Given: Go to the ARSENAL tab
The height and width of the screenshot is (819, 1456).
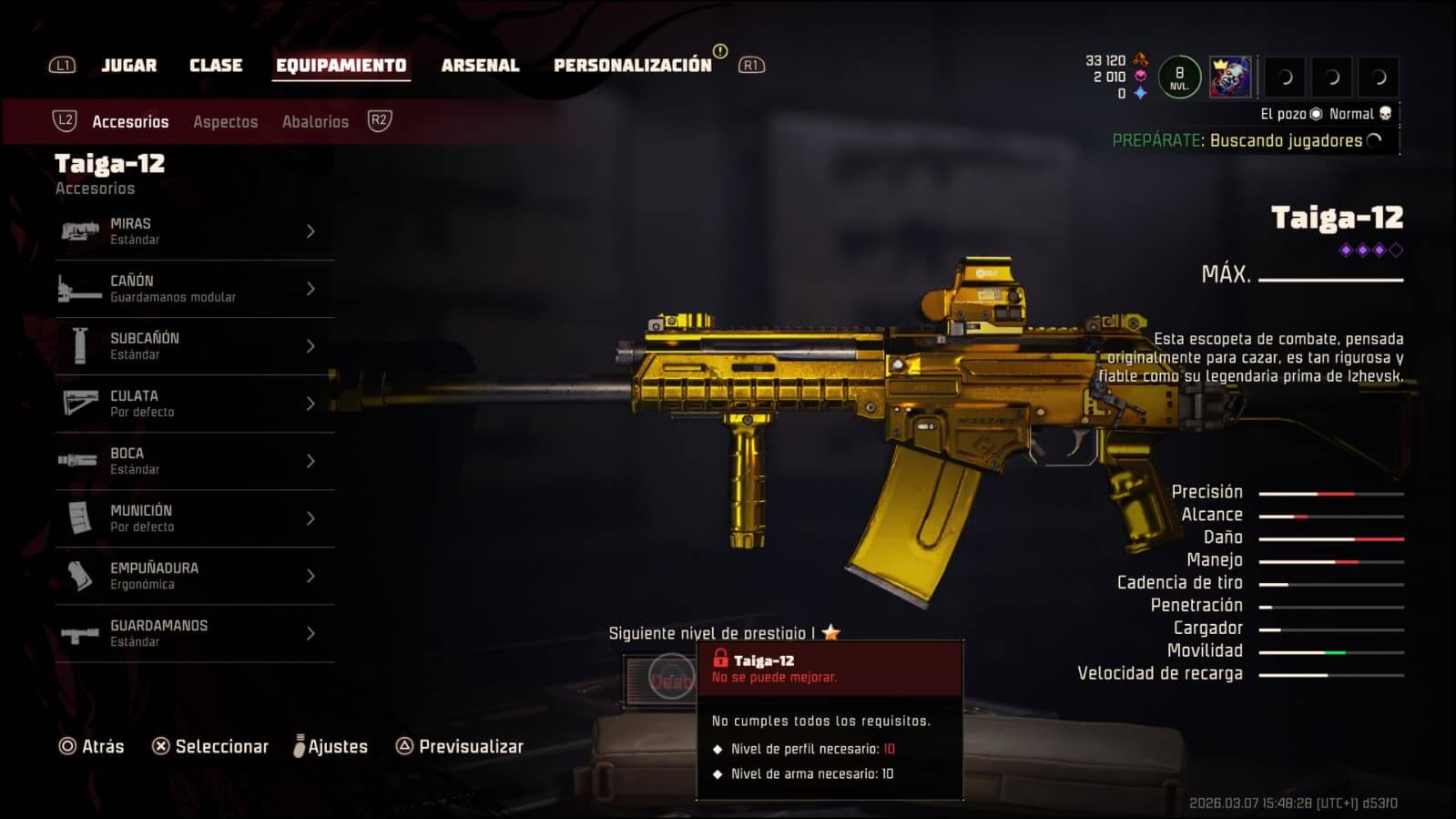Looking at the screenshot, I should pos(480,66).
